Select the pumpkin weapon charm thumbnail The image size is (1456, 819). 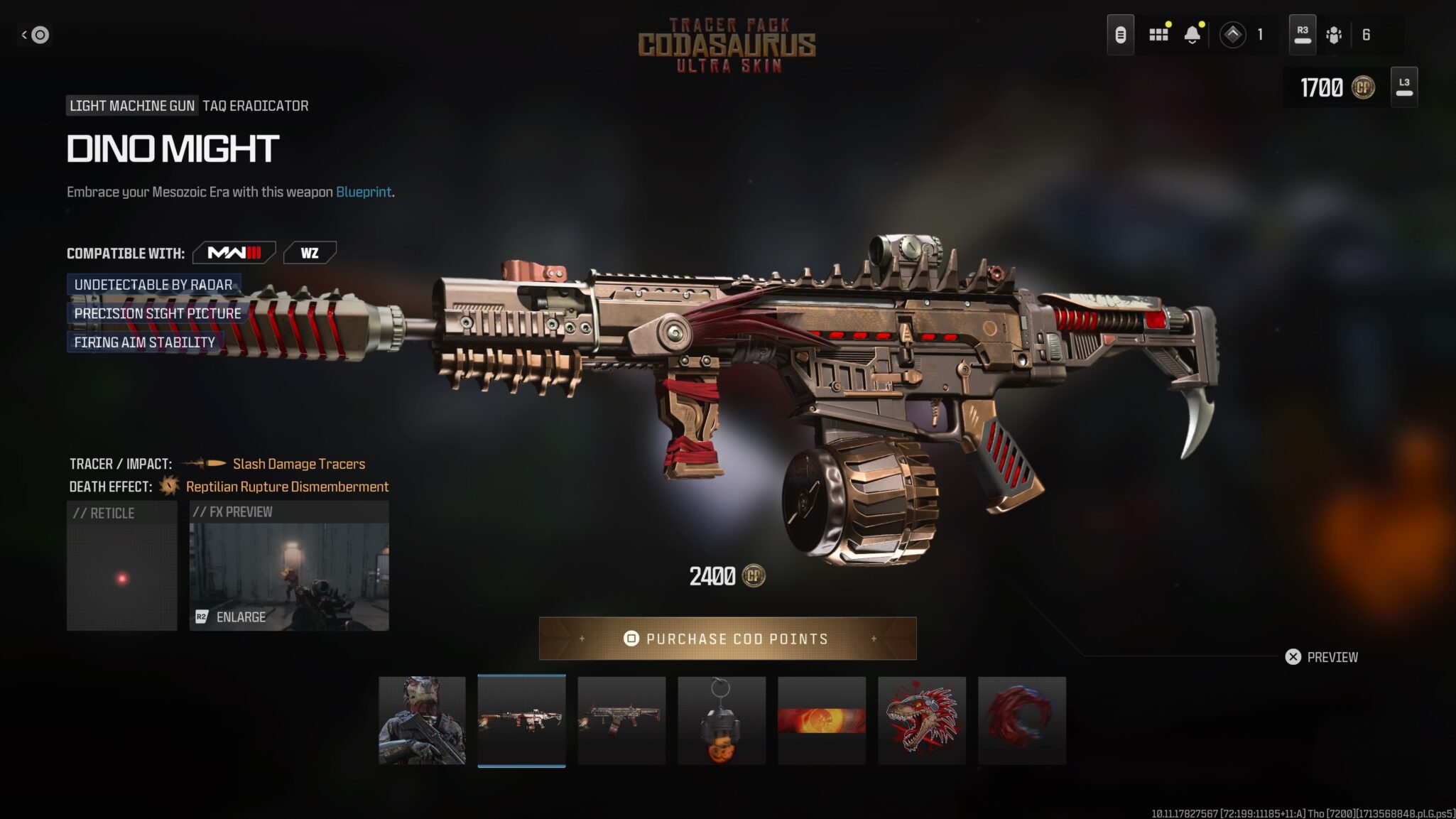722,720
